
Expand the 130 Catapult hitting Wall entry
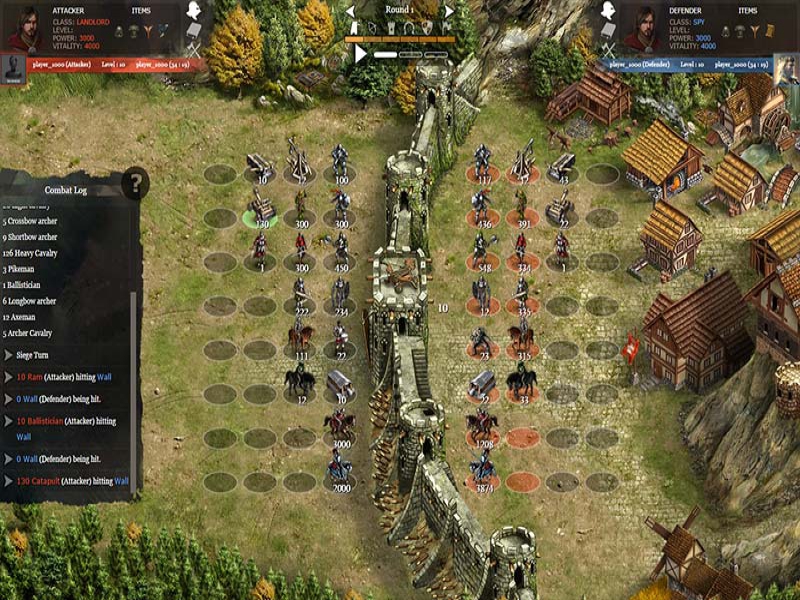point(9,481)
